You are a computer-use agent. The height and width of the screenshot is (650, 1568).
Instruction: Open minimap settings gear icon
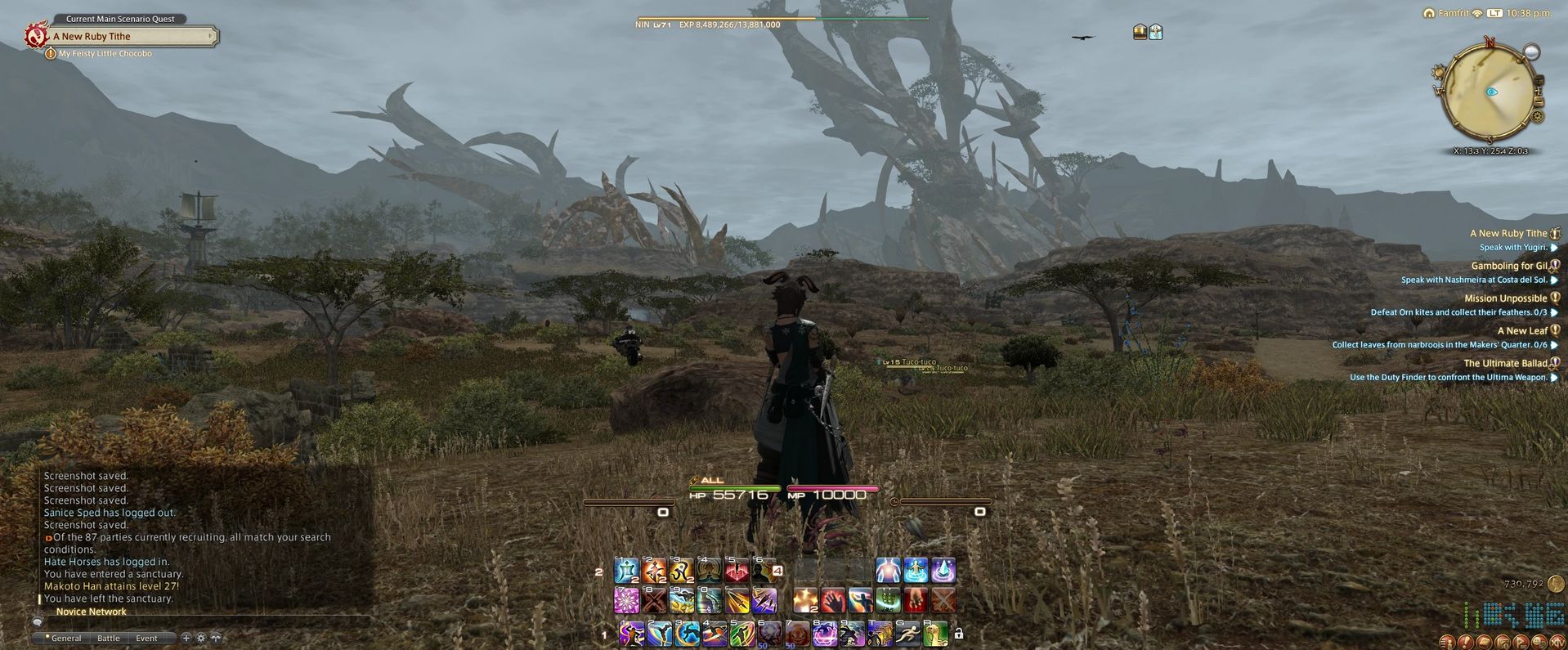click(1538, 117)
